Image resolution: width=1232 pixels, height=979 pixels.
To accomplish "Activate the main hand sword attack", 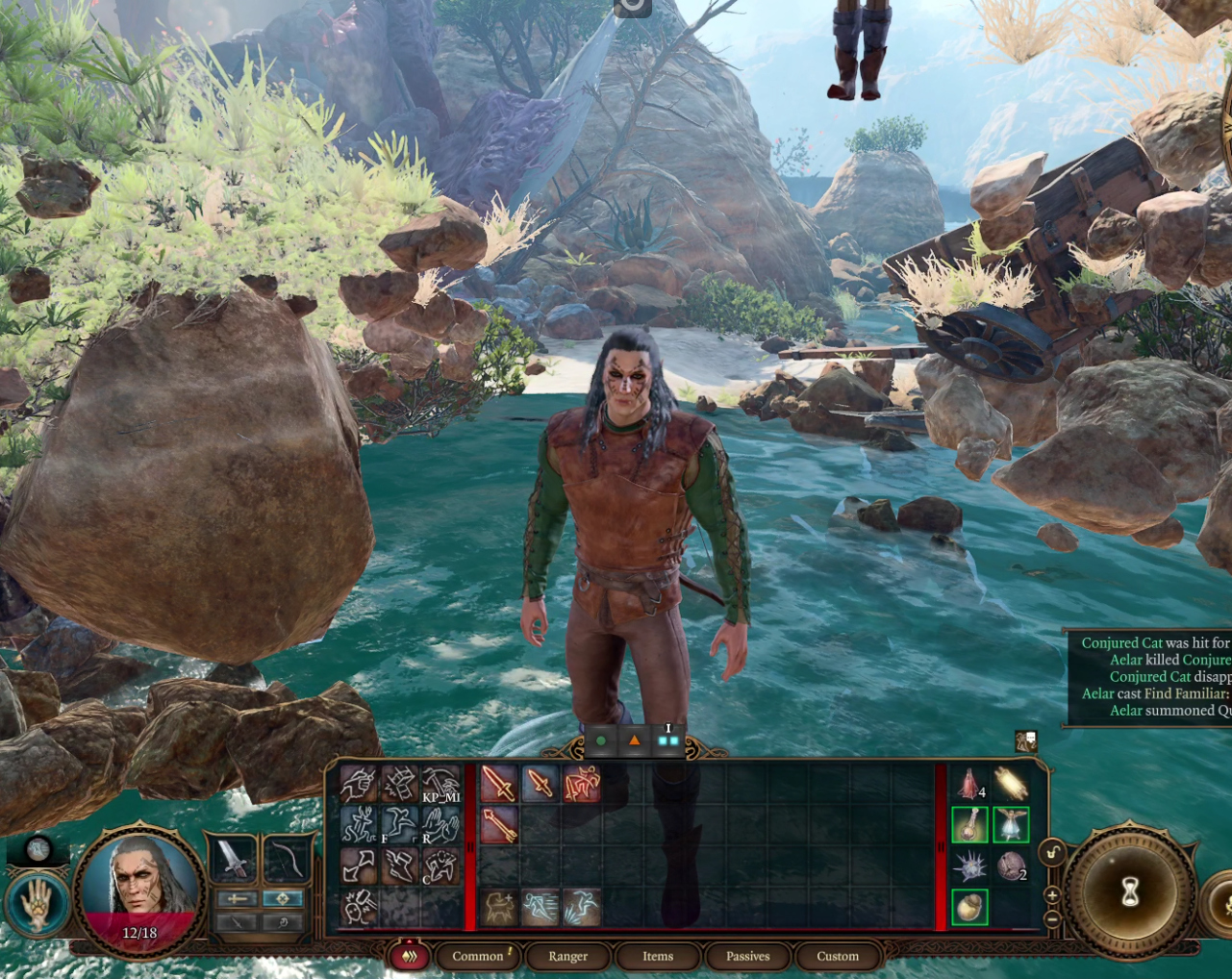I will [x=498, y=784].
